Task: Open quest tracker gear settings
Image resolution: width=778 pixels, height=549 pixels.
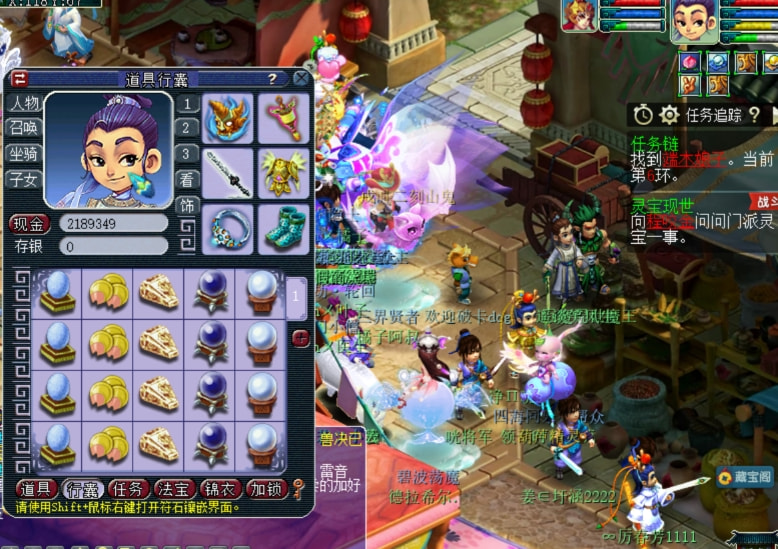Action: click(x=669, y=116)
